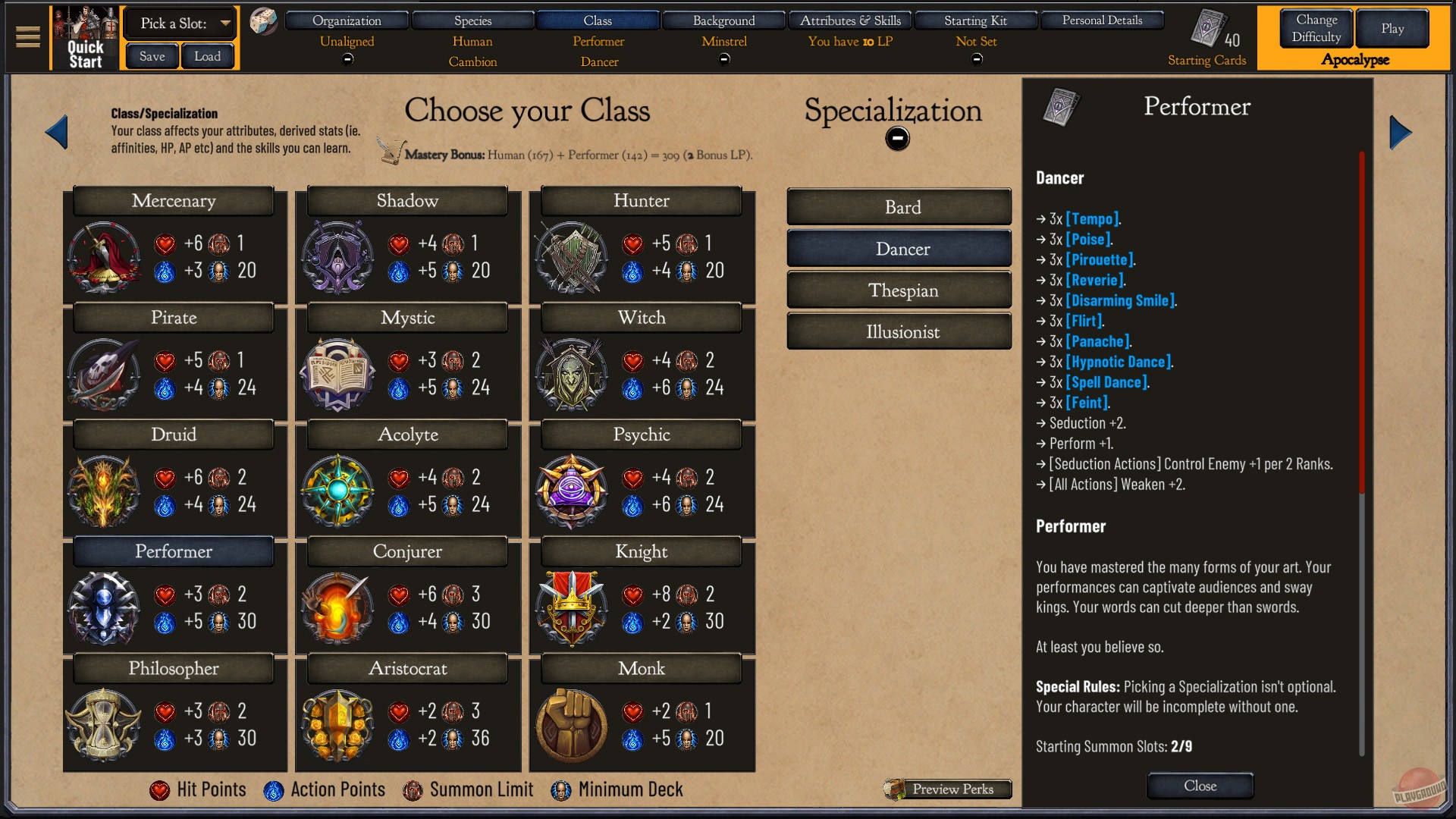The width and height of the screenshot is (1456, 819).
Task: Select the Thespian specialization
Action: tap(899, 290)
